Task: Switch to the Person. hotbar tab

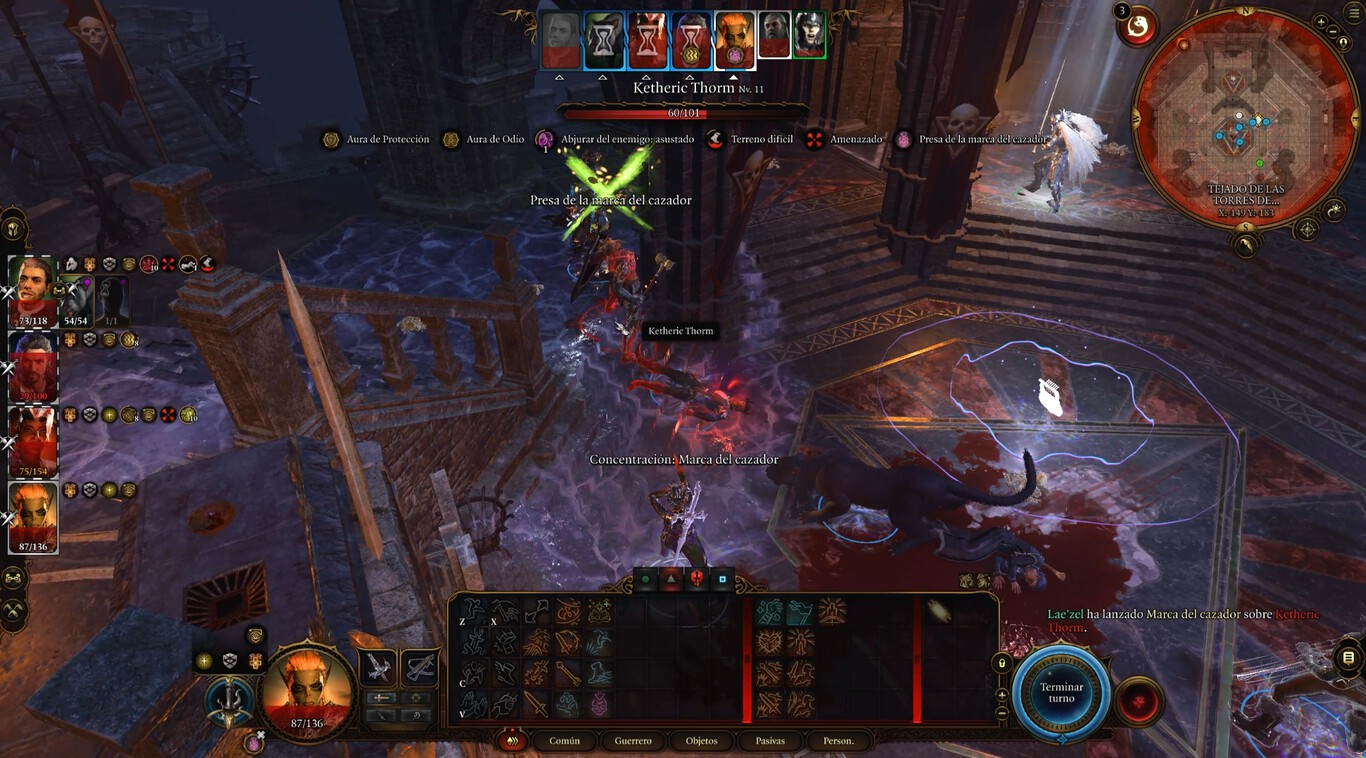Action: pyautogui.click(x=838, y=741)
